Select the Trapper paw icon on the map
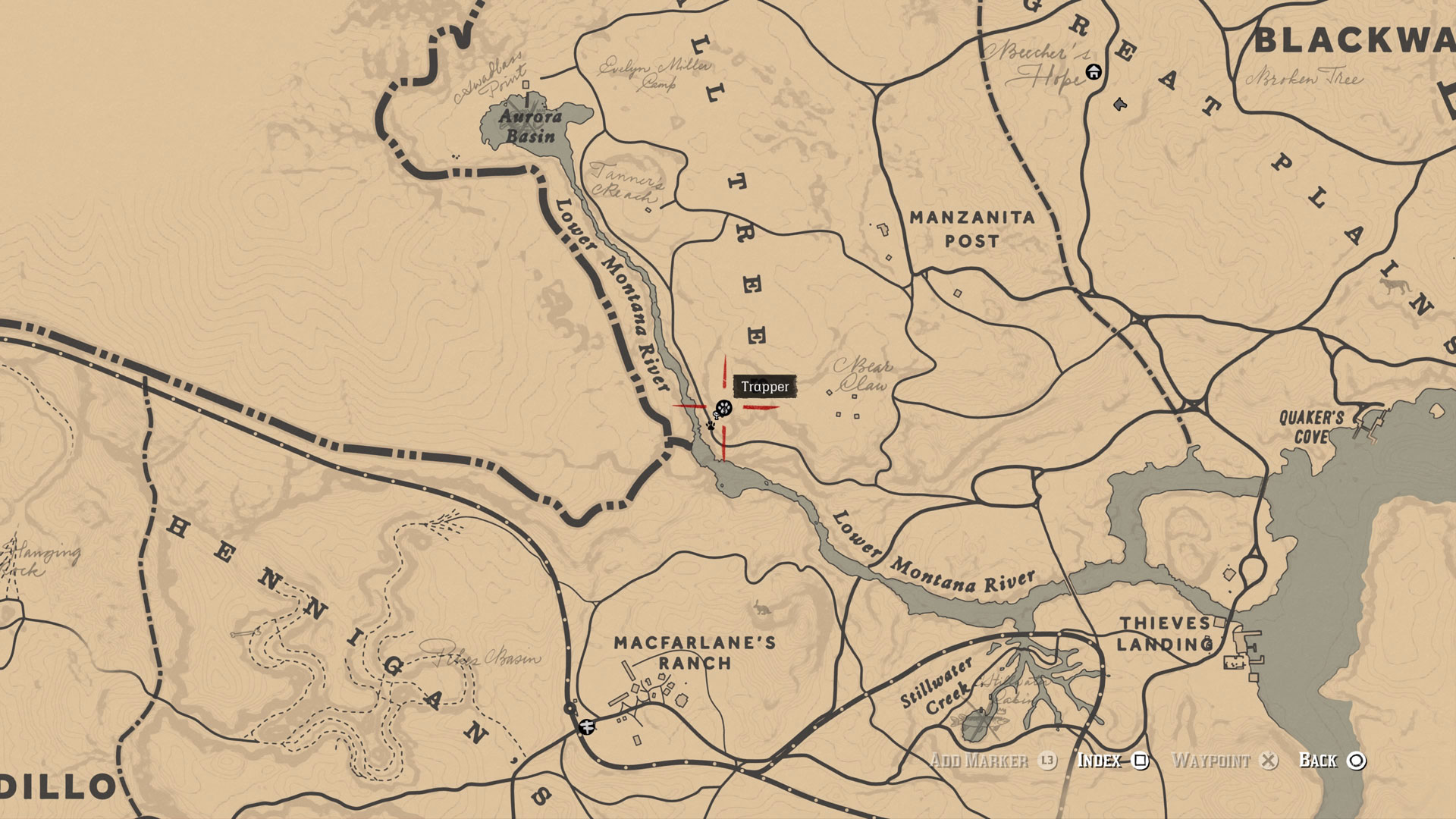Screen dimensions: 1456x819 [x=723, y=408]
